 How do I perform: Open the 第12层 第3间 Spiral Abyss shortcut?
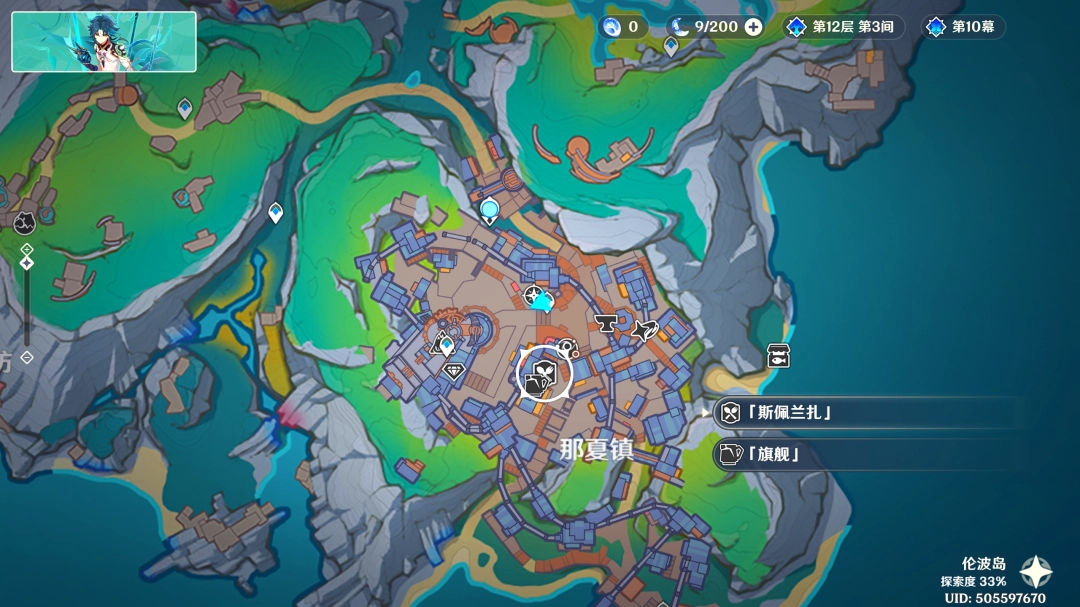(x=843, y=27)
